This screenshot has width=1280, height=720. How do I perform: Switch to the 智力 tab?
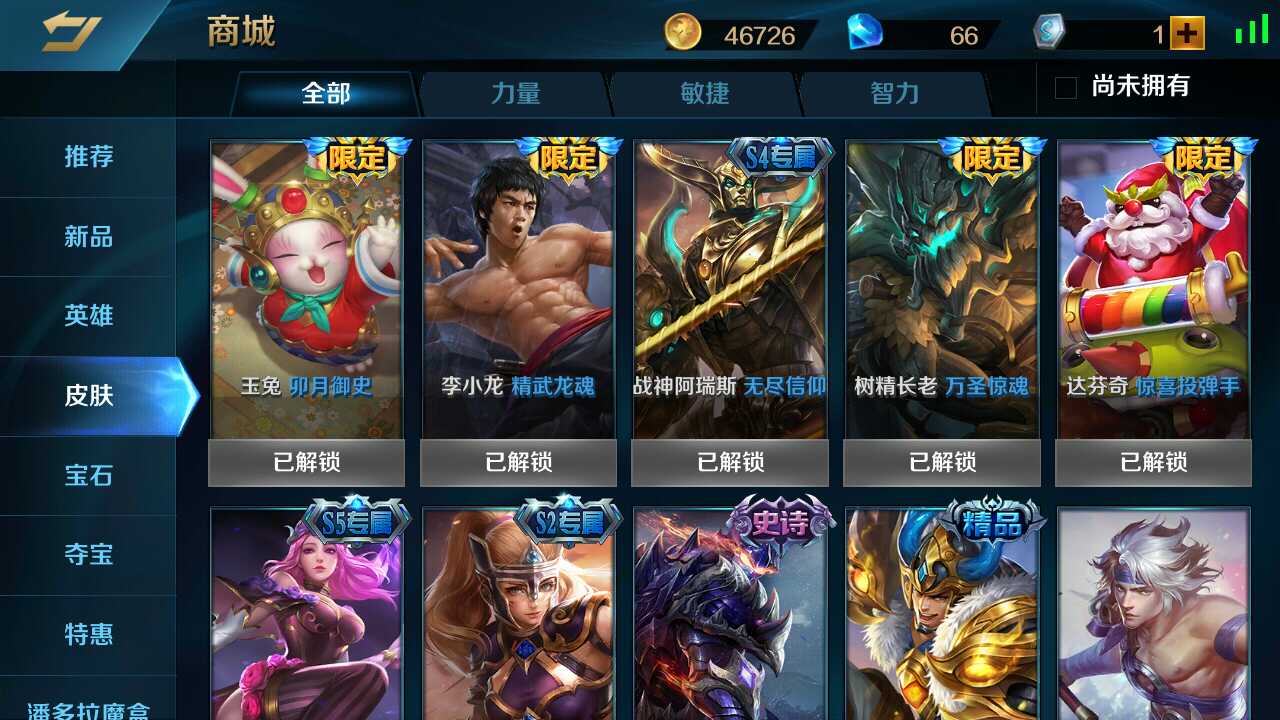[891, 93]
